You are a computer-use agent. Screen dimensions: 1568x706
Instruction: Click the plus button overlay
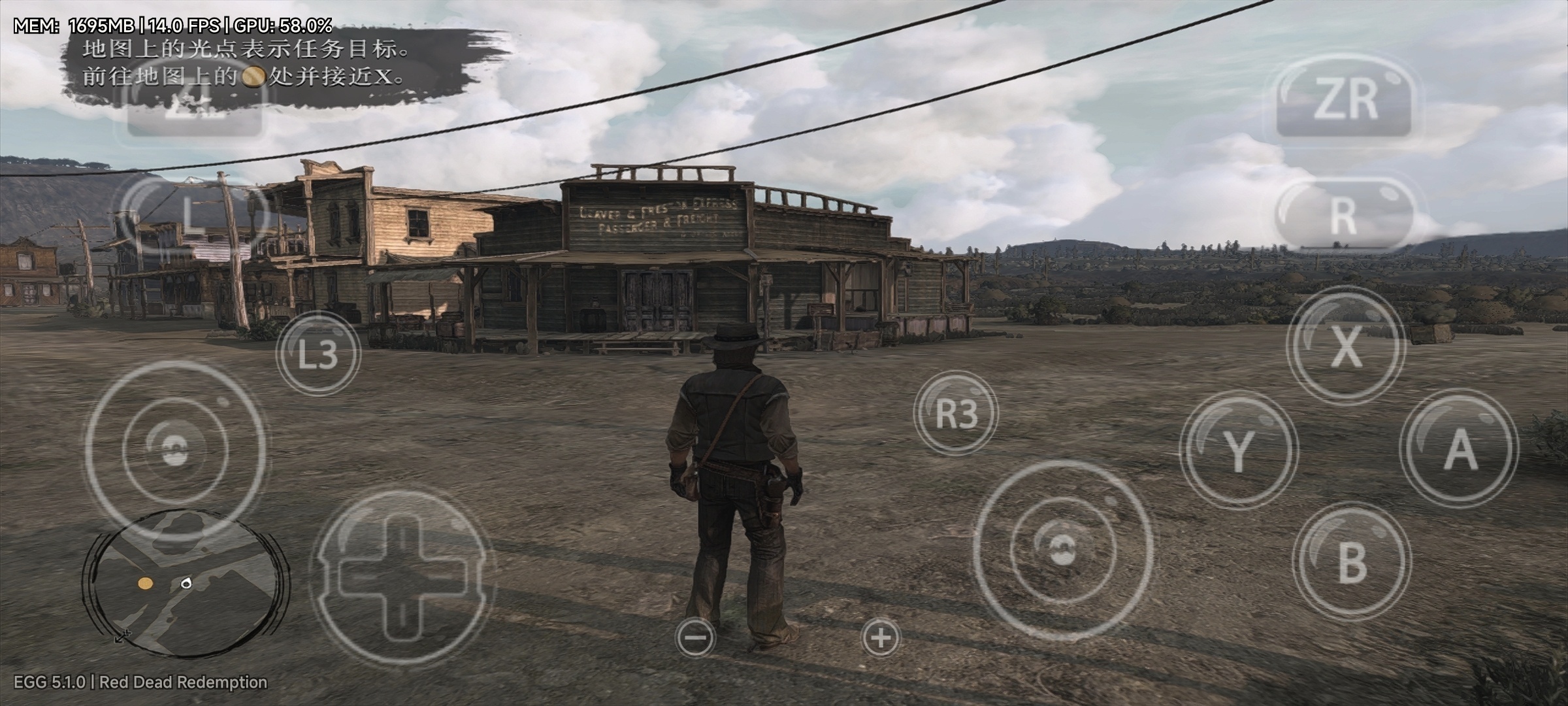point(881,637)
